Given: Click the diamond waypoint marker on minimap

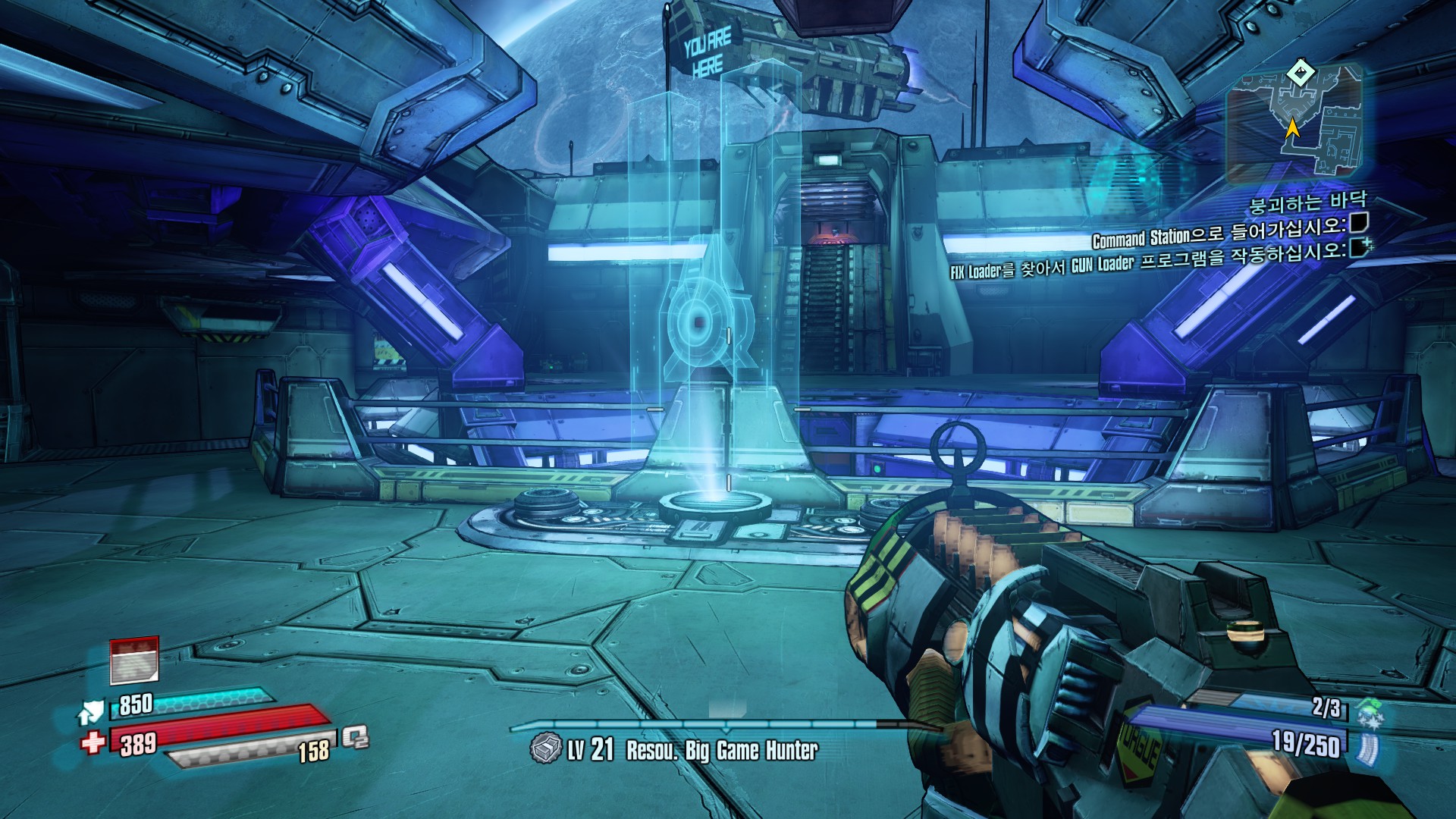Looking at the screenshot, I should point(1301,74).
